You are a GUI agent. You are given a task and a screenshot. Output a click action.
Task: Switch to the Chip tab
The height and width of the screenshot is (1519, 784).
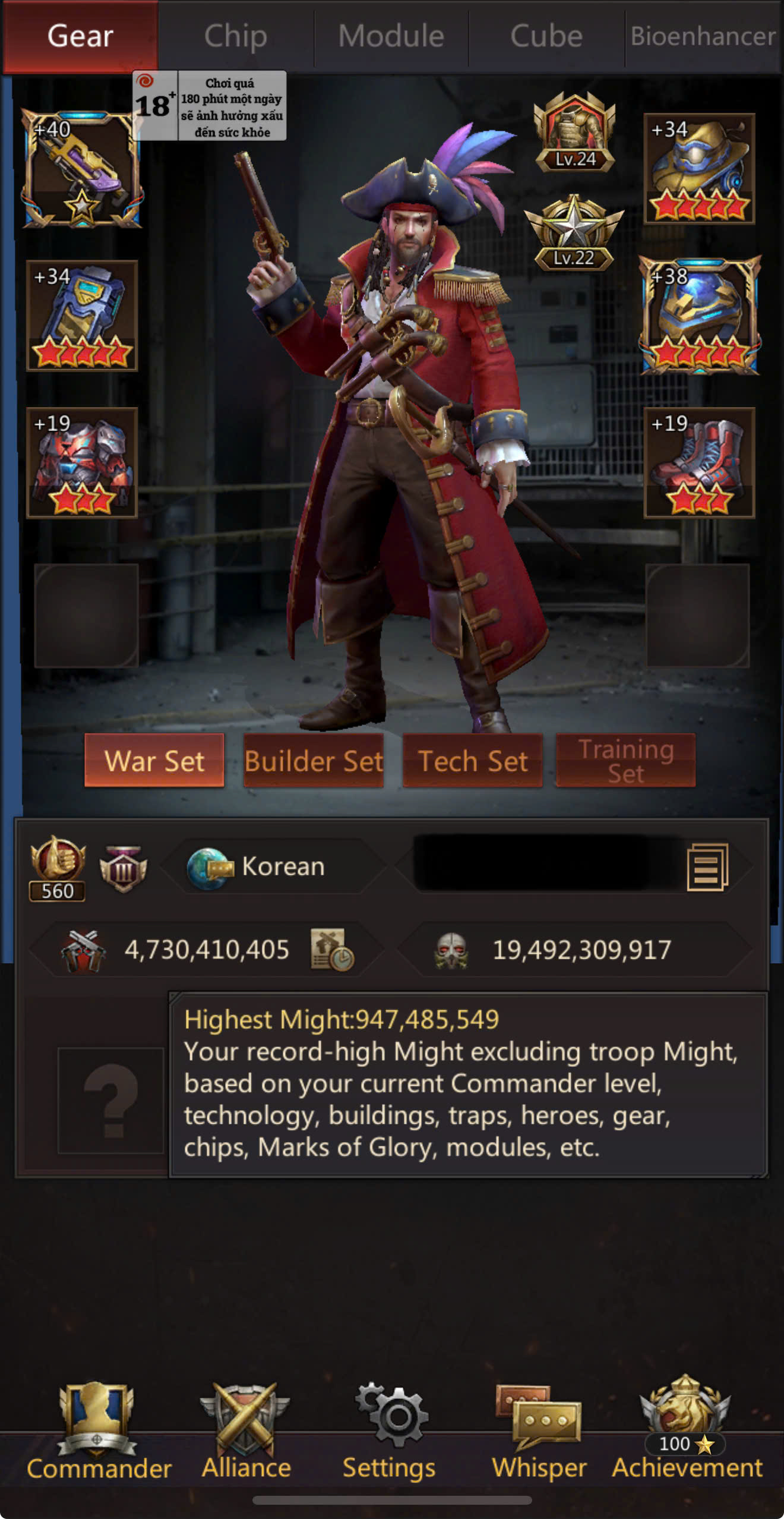[236, 36]
